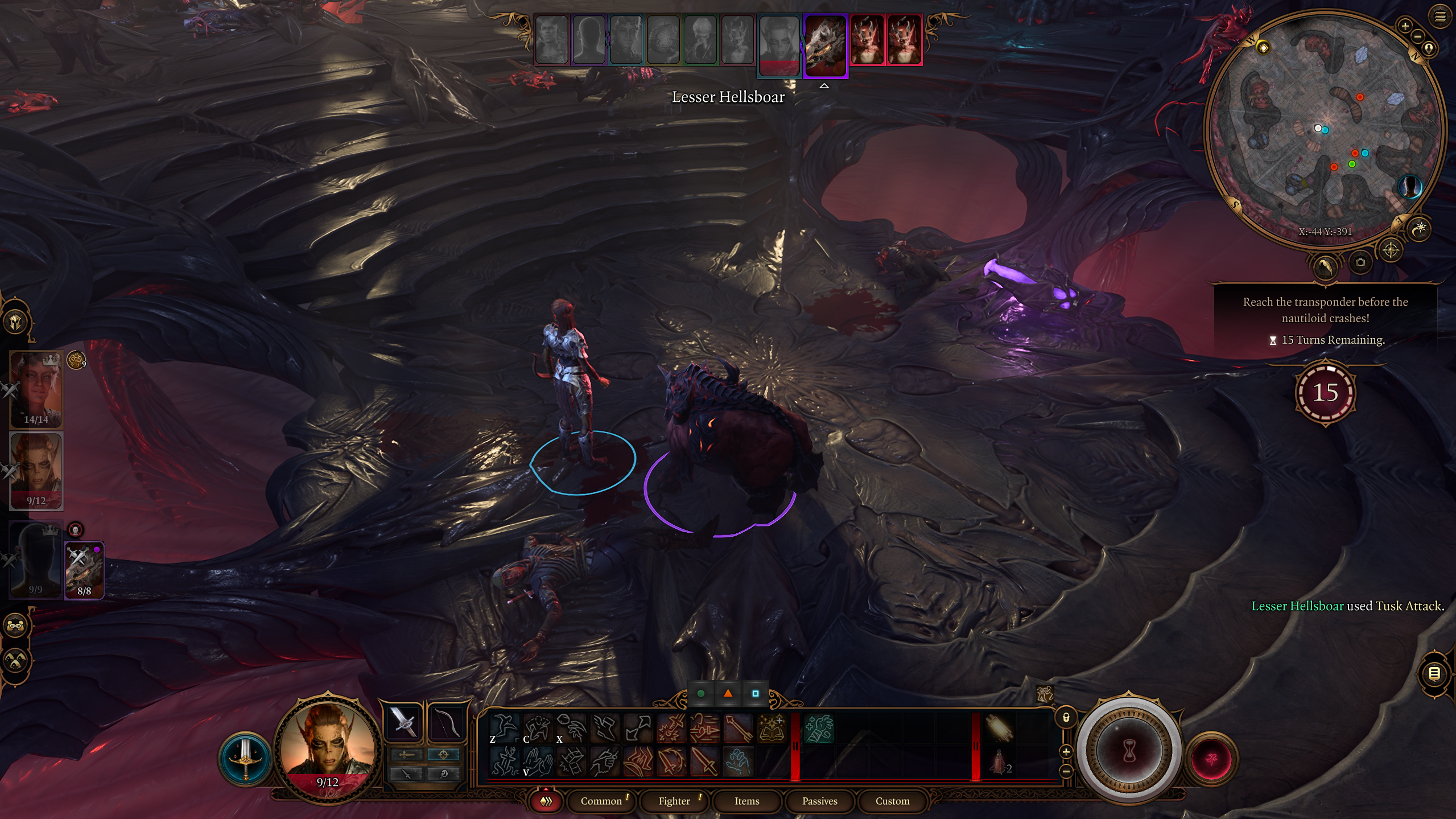The width and height of the screenshot is (1456, 819).
Task: Show the Passives hotbar tab
Action: pos(819,801)
